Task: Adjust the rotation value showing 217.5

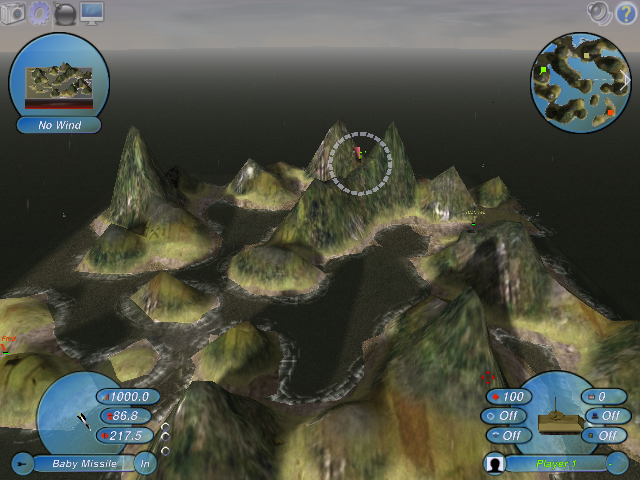Action: tap(127, 435)
